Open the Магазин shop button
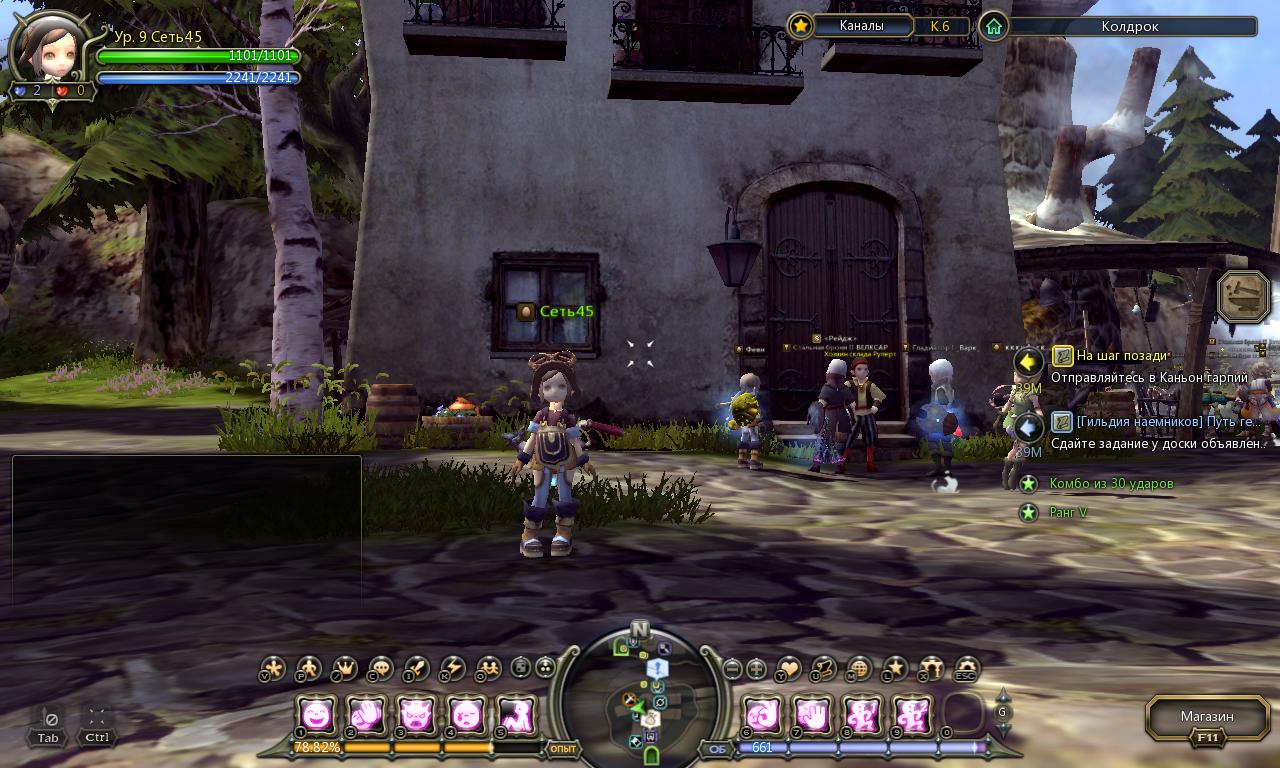This screenshot has width=1280, height=768. coord(1206,717)
